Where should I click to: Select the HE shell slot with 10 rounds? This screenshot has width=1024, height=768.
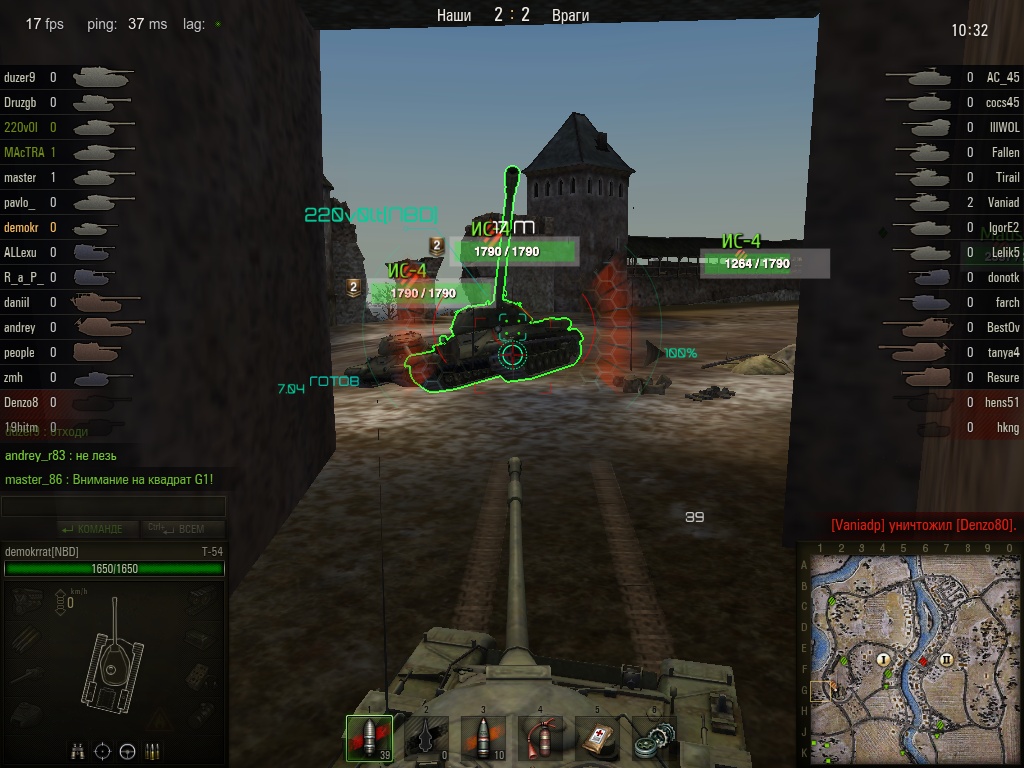click(x=483, y=738)
